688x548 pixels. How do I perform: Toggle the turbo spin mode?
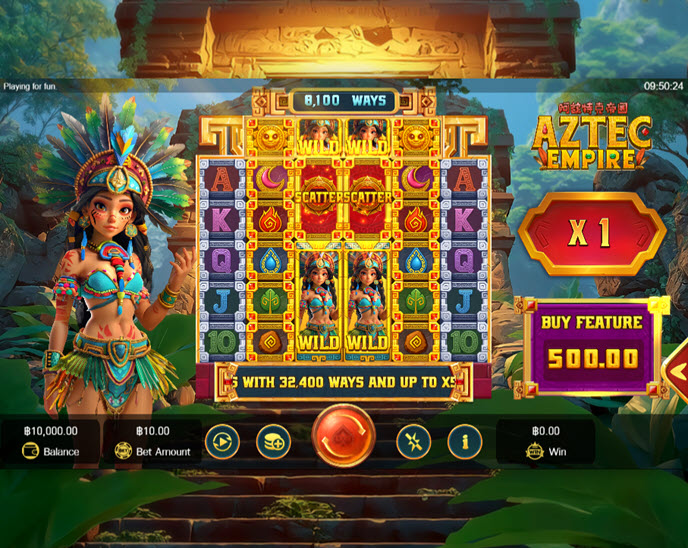coord(413,440)
